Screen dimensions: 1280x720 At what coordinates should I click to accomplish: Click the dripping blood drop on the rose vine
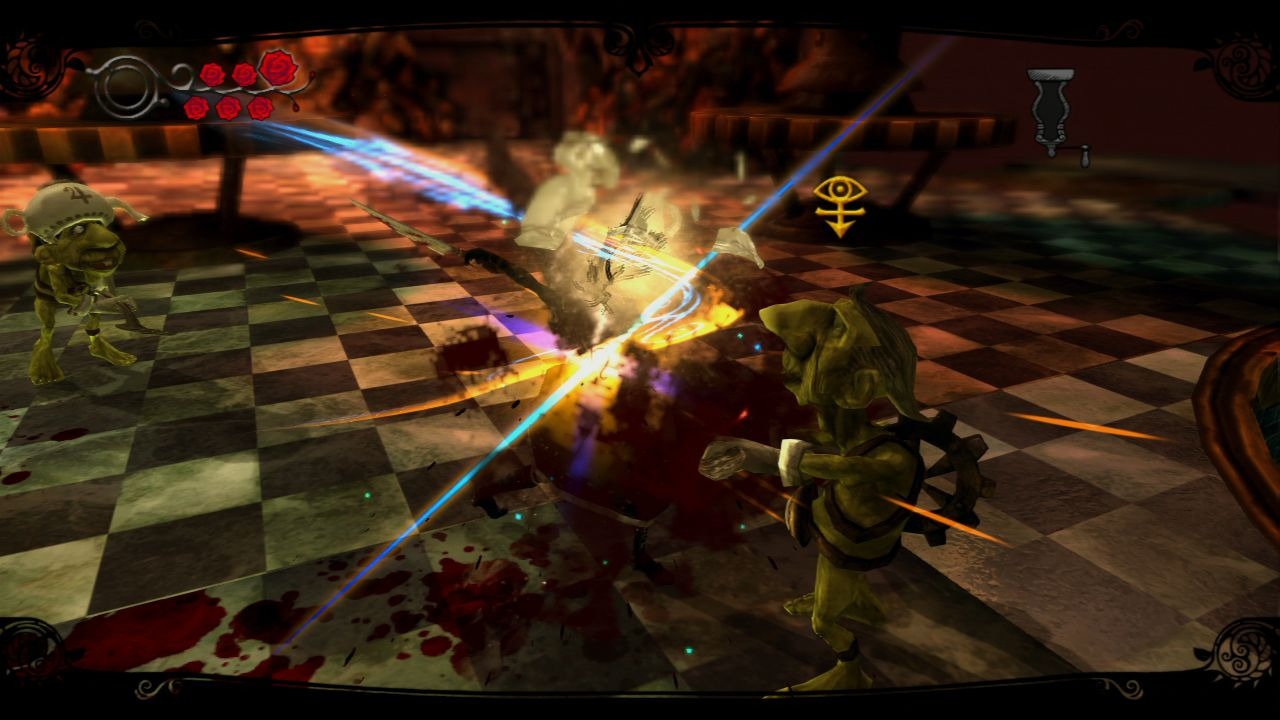pos(295,107)
